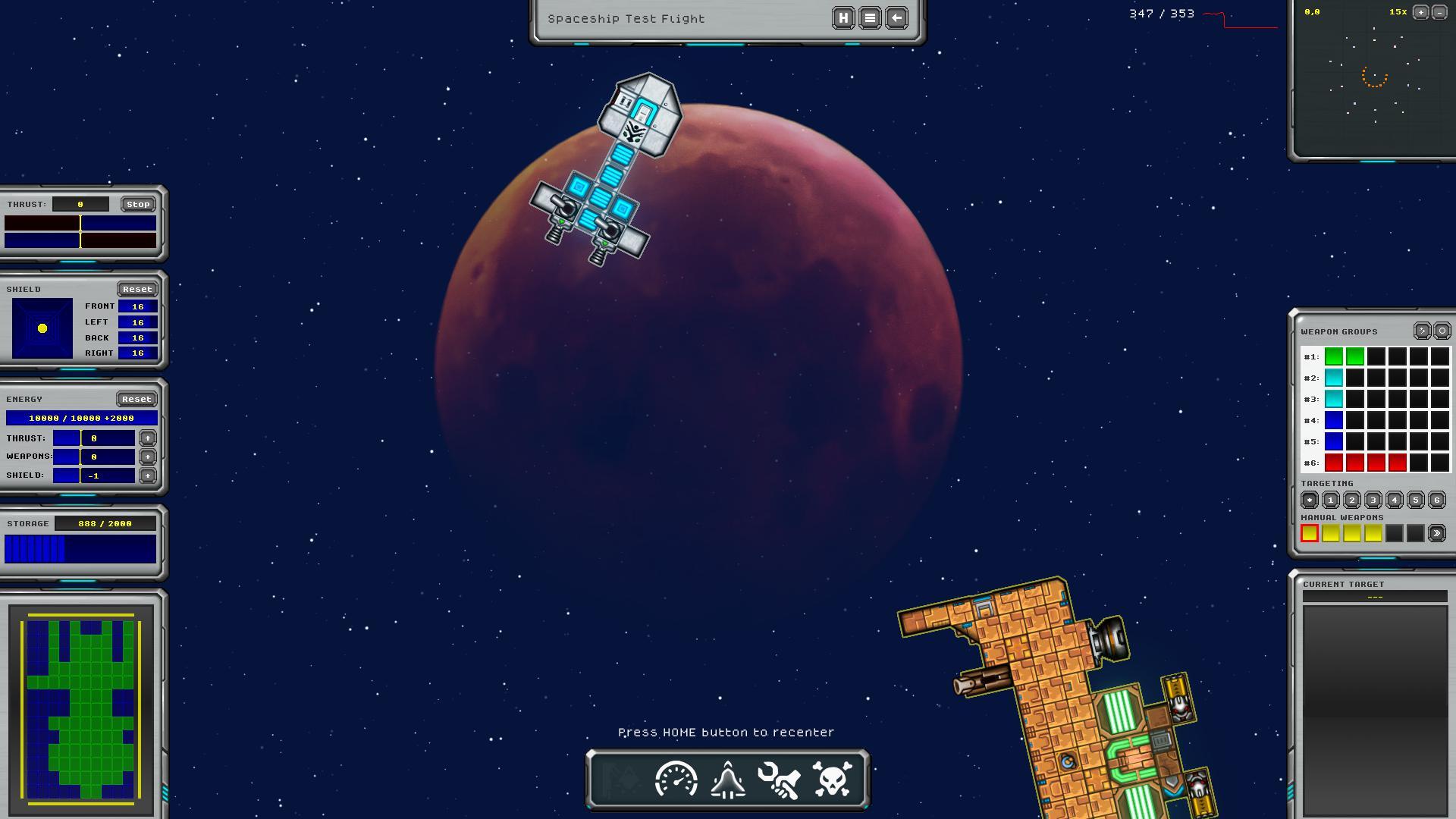This screenshot has width=1456, height=819.
Task: Select targeting group 6
Action: [x=1436, y=500]
